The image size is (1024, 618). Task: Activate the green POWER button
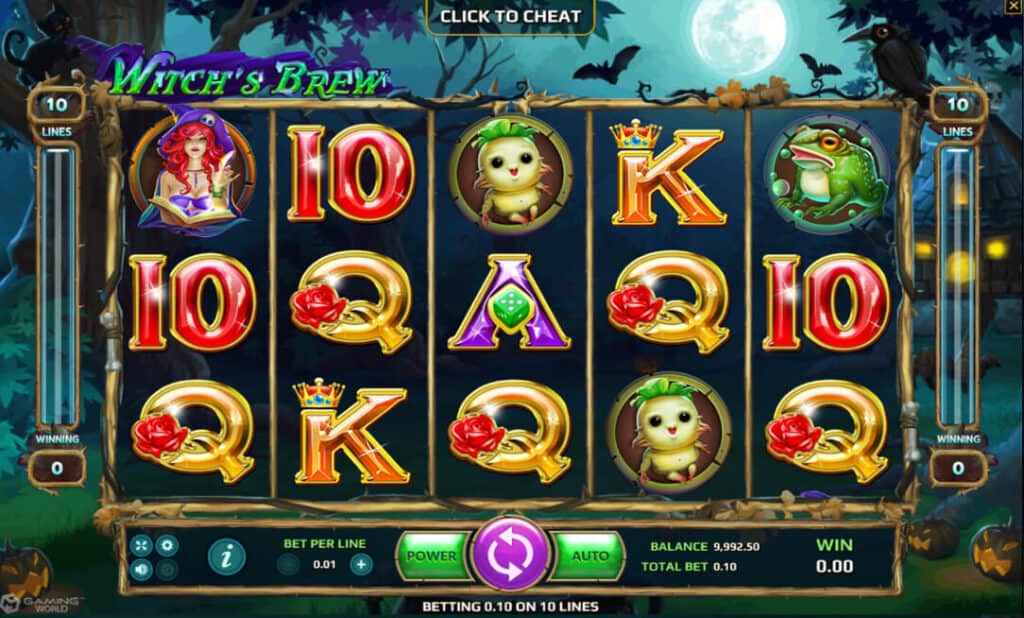click(432, 556)
